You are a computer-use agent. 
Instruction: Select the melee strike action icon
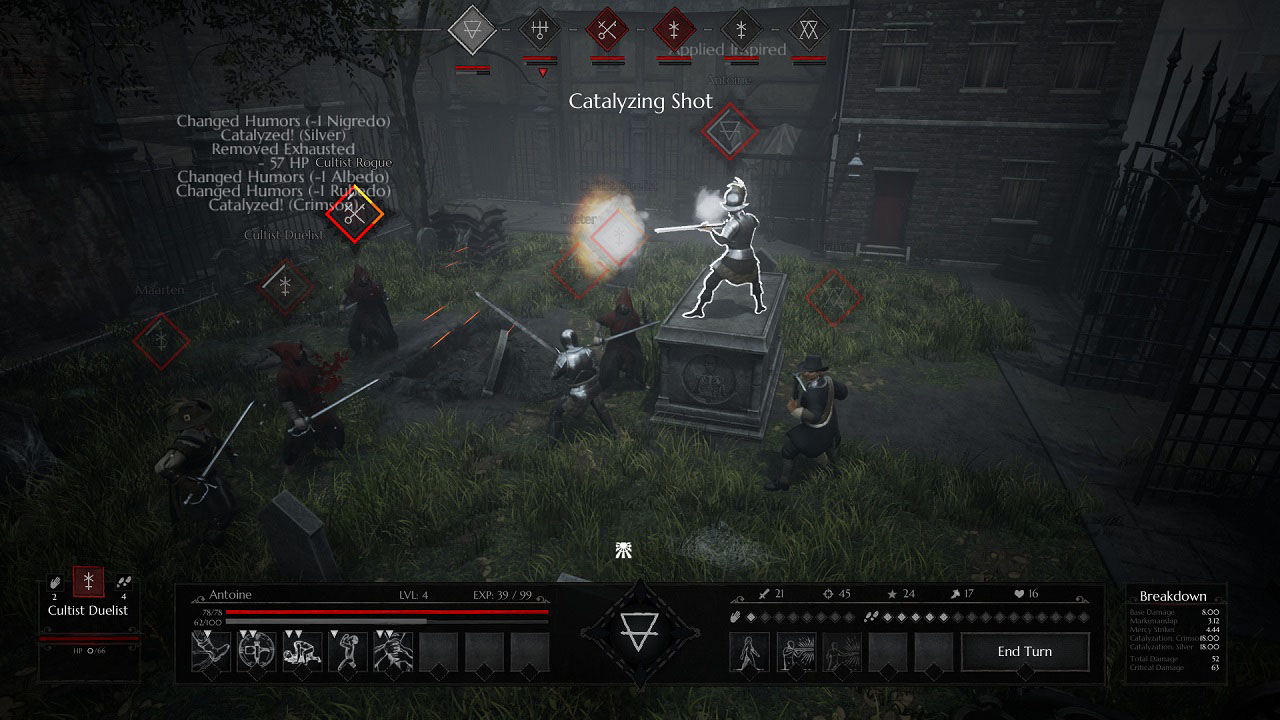(x=842, y=650)
